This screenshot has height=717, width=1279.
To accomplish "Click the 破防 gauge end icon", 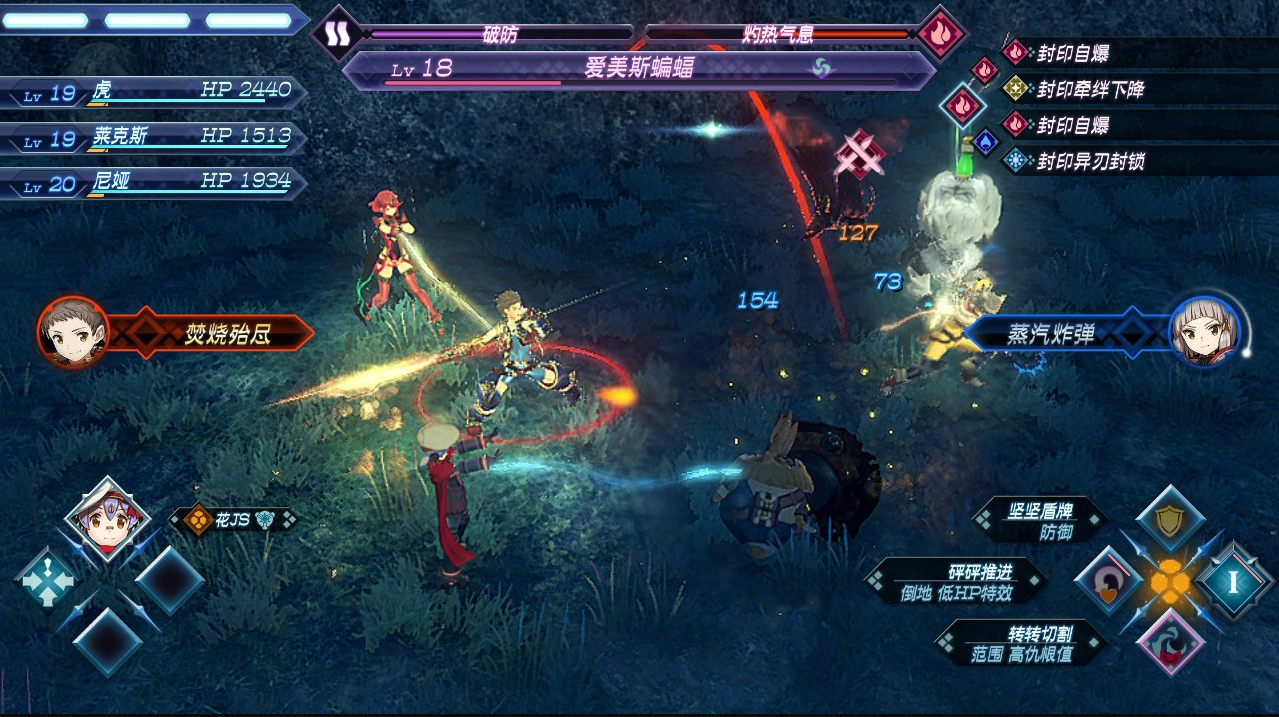I will 335,33.
